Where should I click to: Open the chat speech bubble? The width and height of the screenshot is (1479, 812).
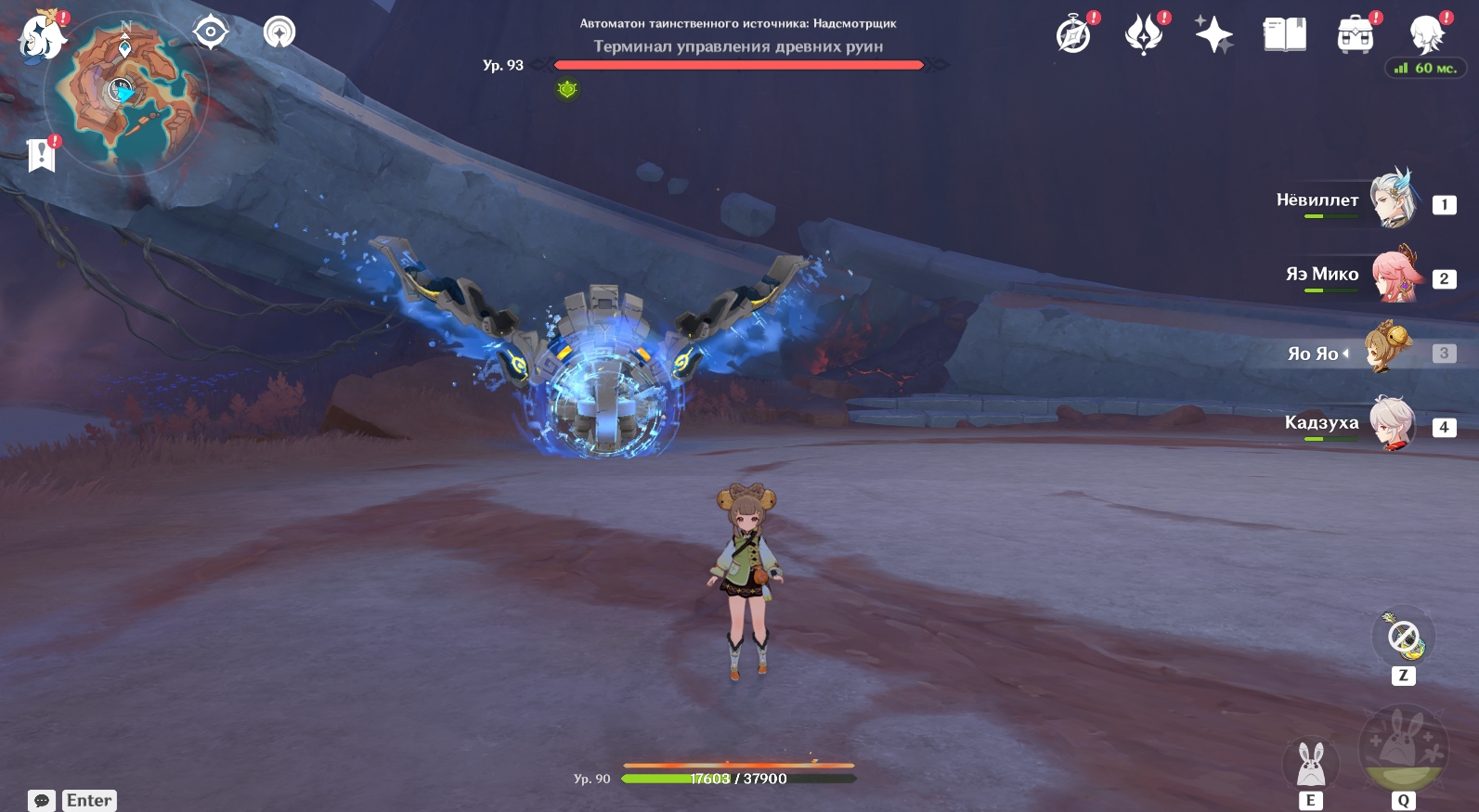pyautogui.click(x=42, y=800)
